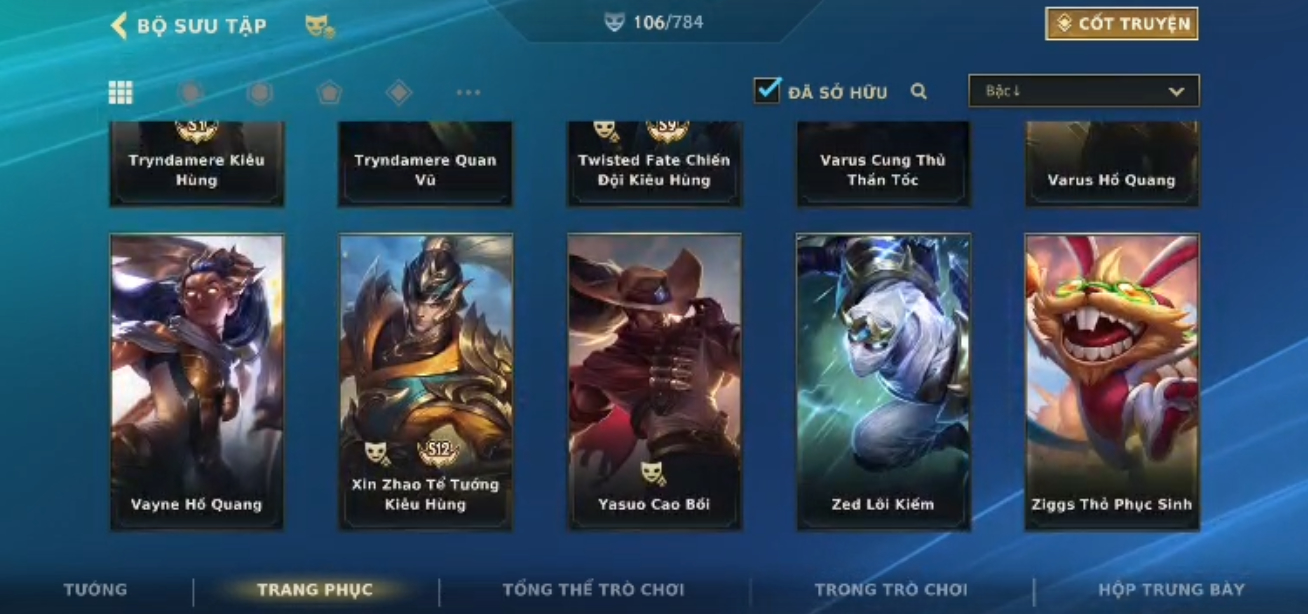Choose the diamond rarity filter
This screenshot has height=614, width=1308.
(399, 93)
